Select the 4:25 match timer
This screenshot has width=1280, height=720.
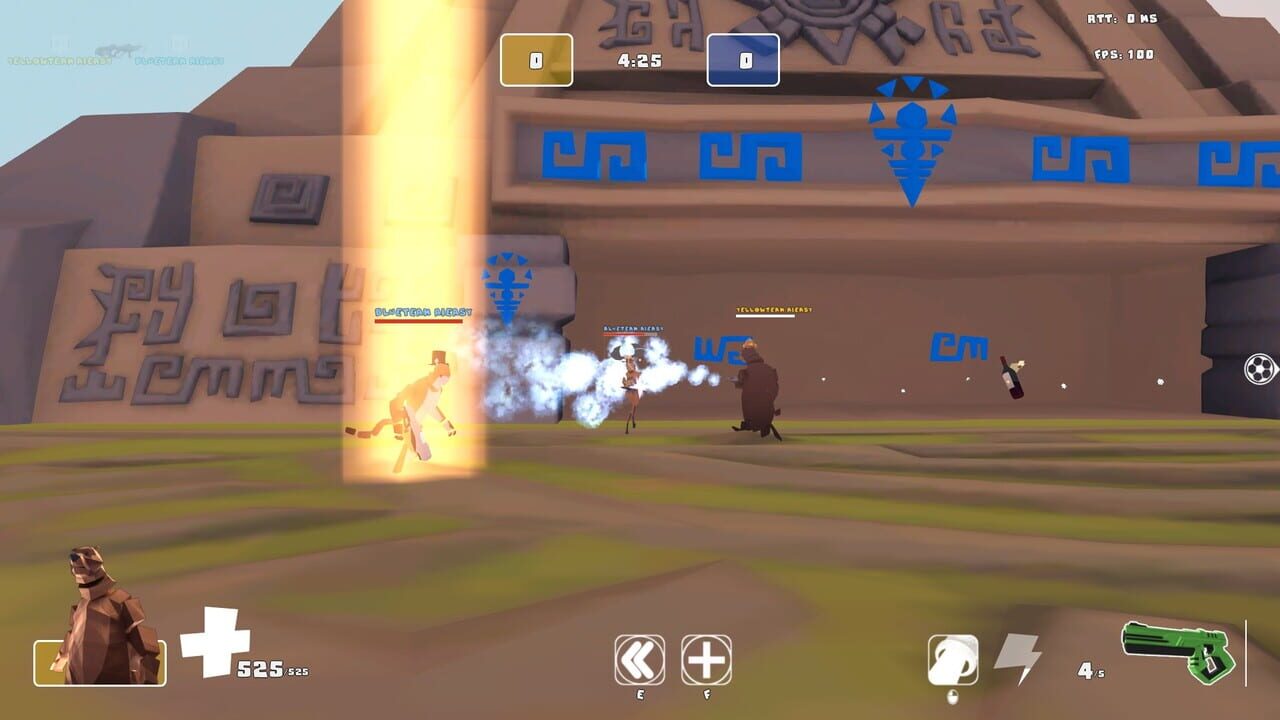click(638, 58)
